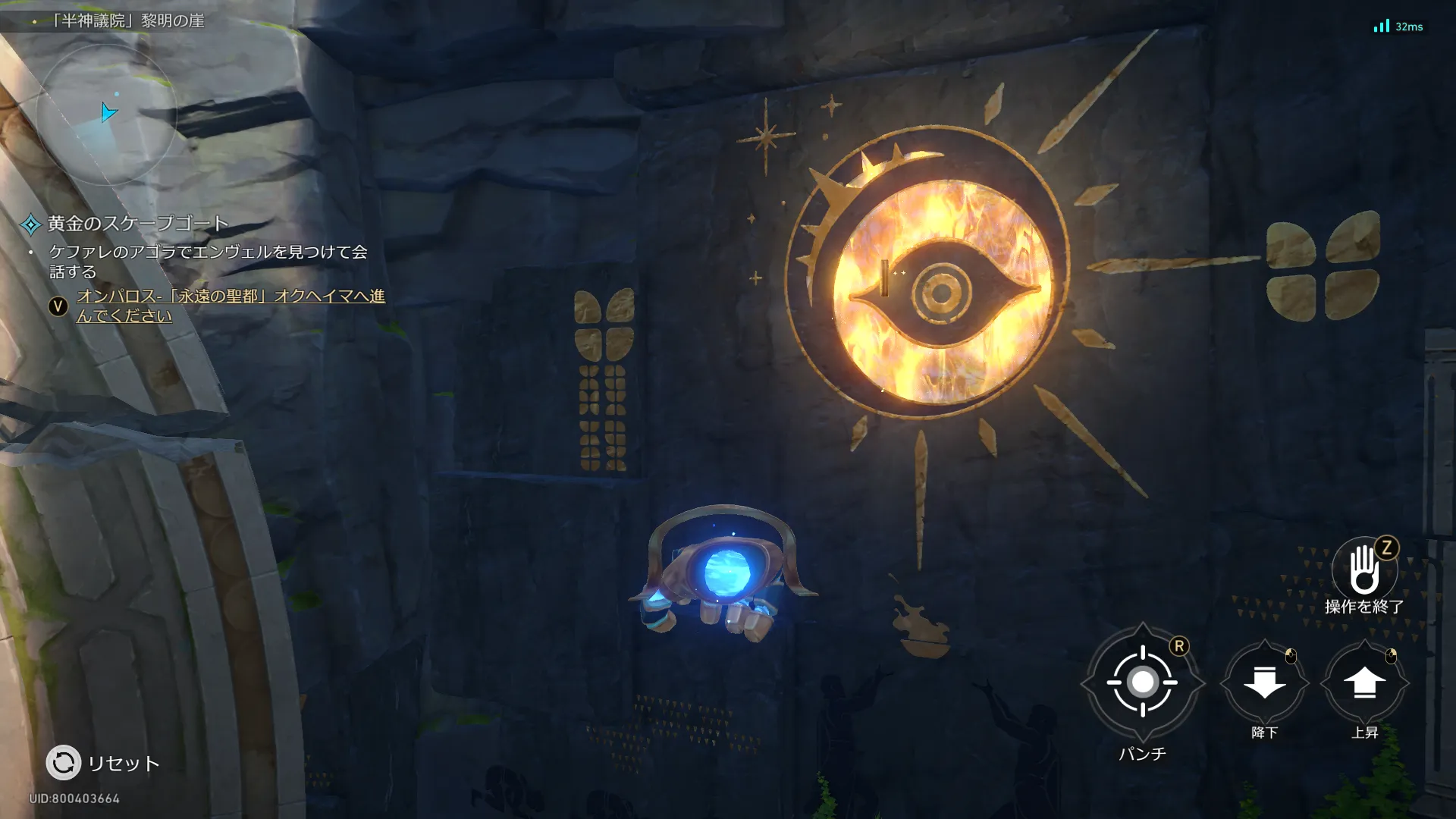Viewport: 1456px width, 819px height.
Task: Open the circular minimap
Action: point(106,114)
